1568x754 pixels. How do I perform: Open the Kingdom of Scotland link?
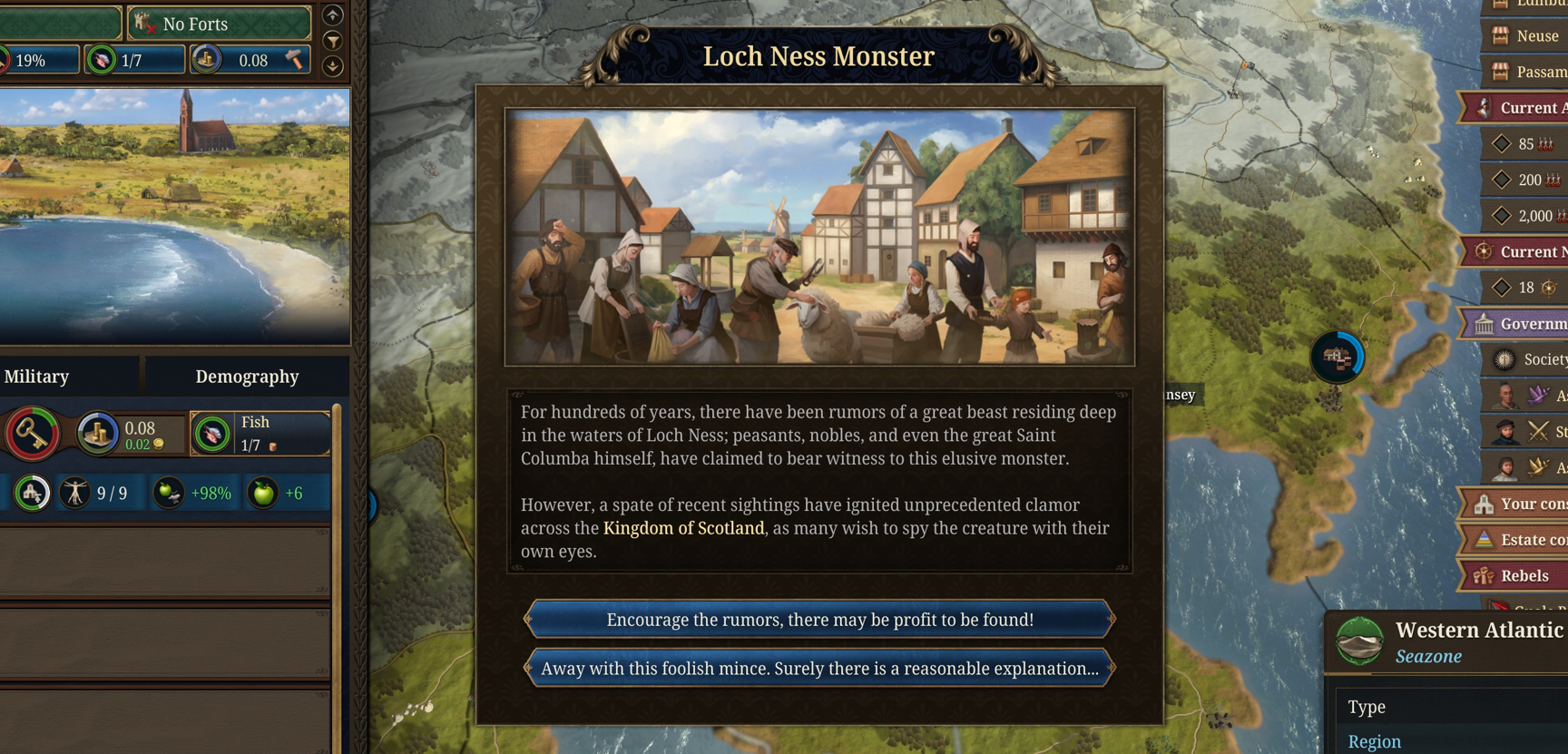click(x=683, y=528)
